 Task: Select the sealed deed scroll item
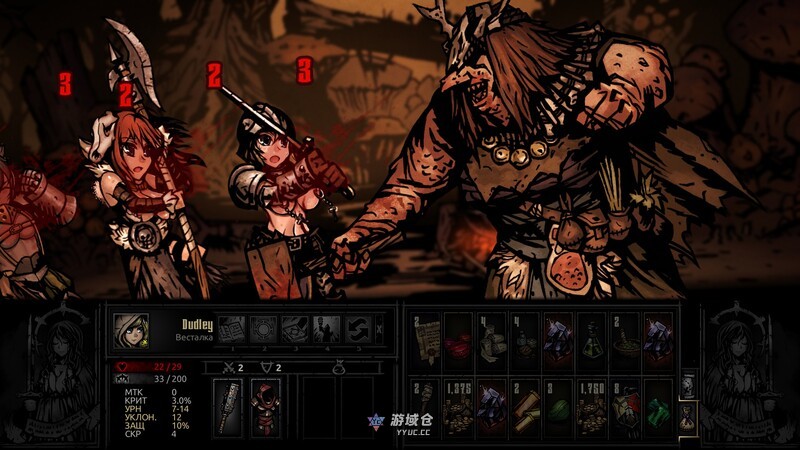(x=425, y=339)
